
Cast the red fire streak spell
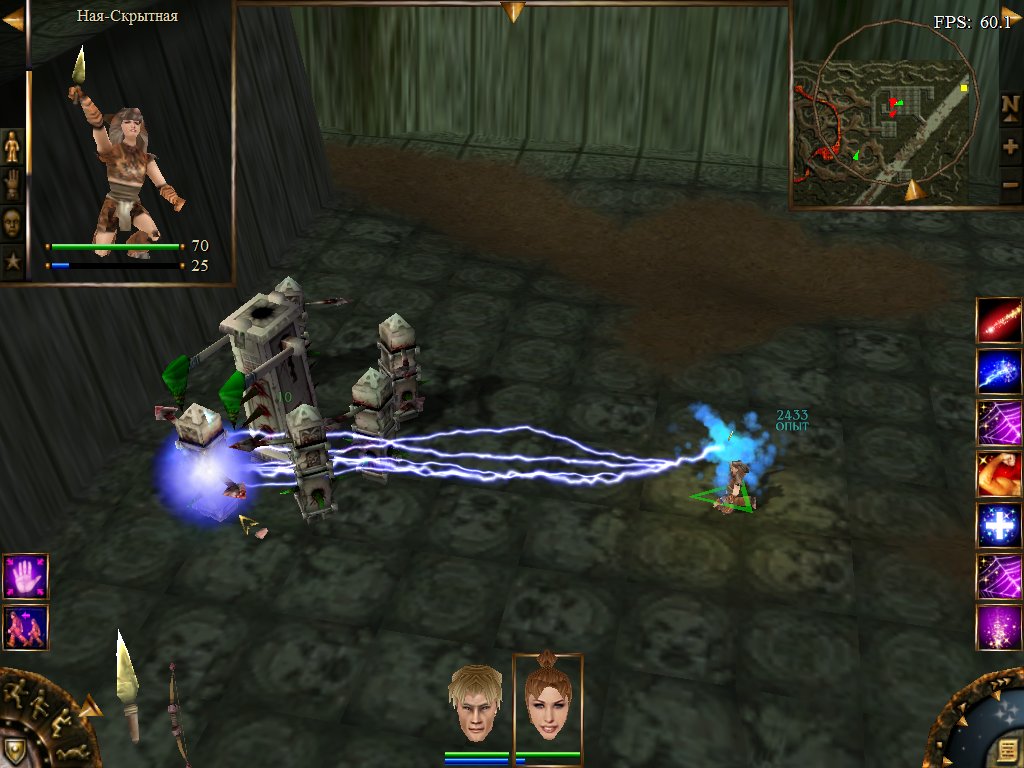pyautogui.click(x=999, y=321)
